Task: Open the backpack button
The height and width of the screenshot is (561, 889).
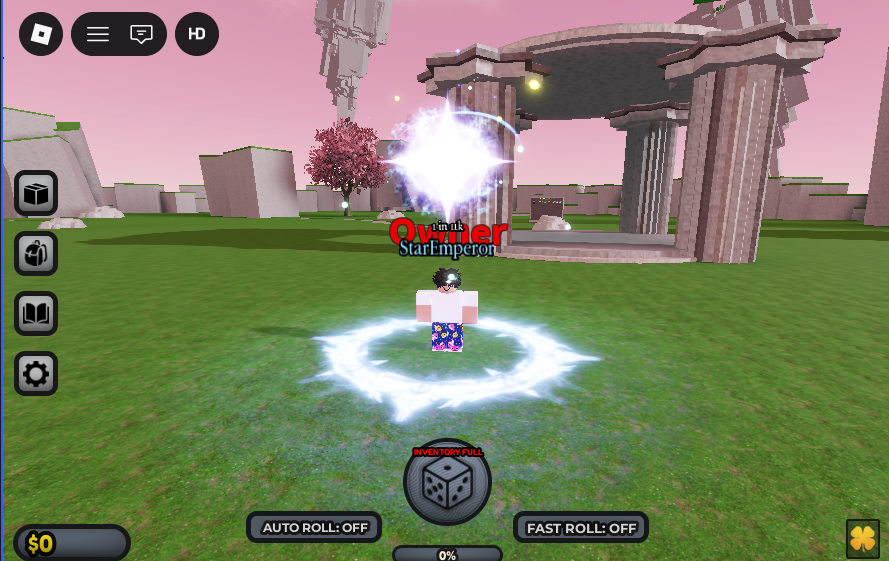Action: pyautogui.click(x=36, y=253)
